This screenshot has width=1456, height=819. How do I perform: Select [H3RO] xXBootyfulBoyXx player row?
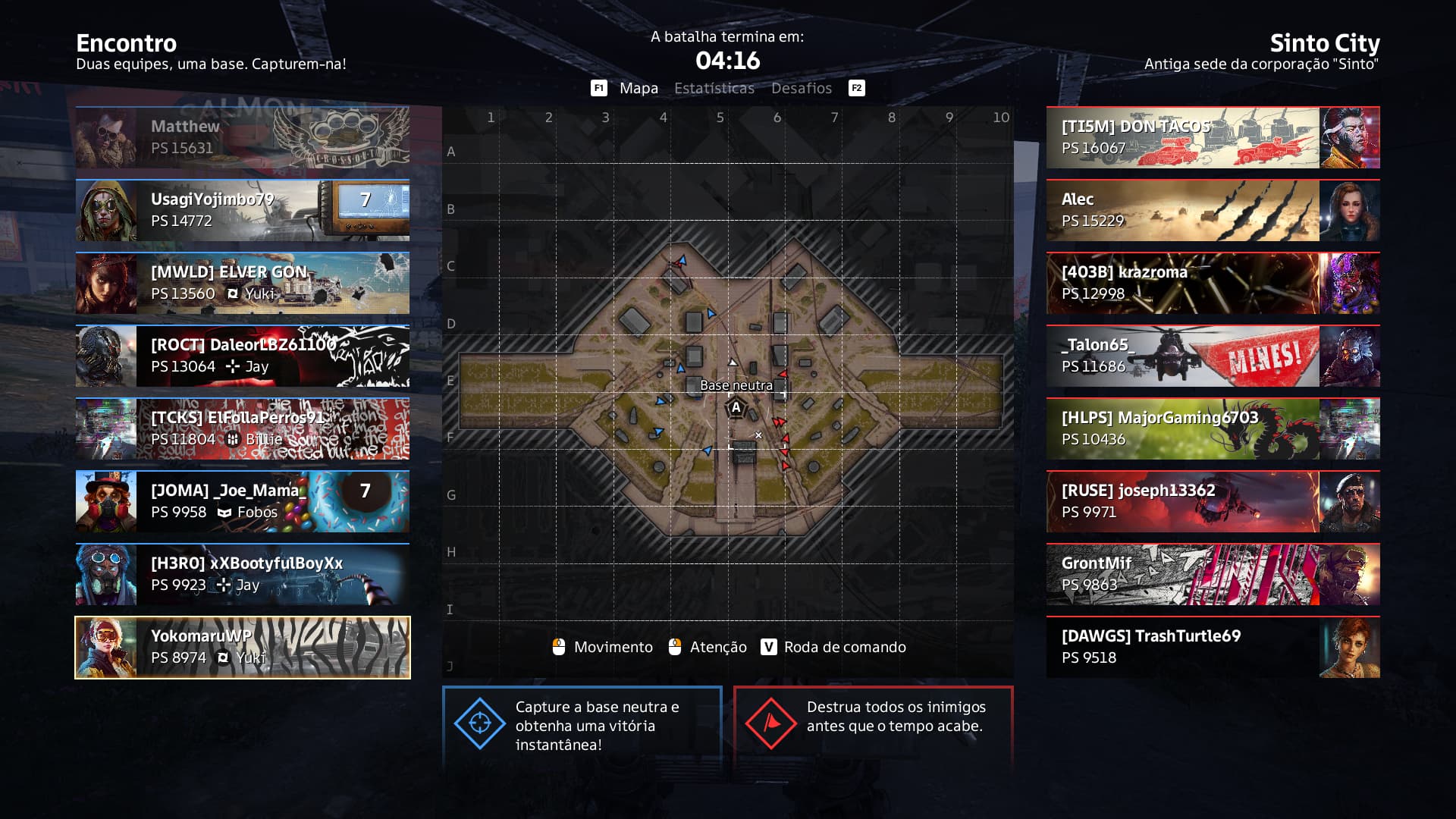(243, 574)
